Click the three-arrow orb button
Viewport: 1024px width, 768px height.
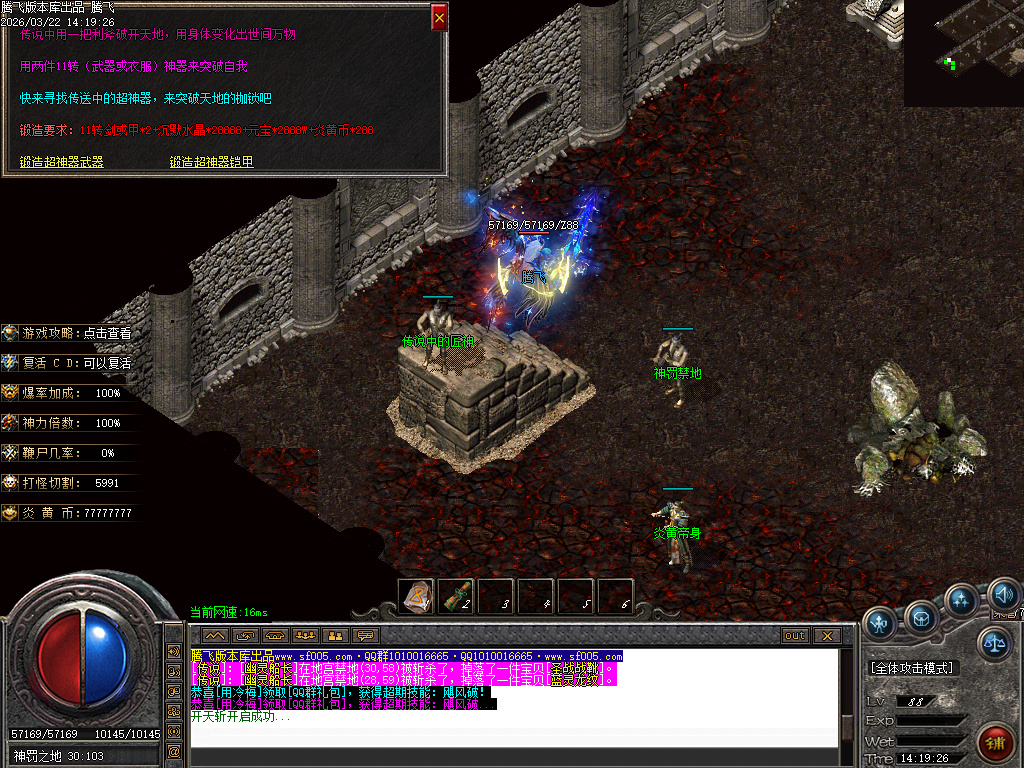pos(961,600)
